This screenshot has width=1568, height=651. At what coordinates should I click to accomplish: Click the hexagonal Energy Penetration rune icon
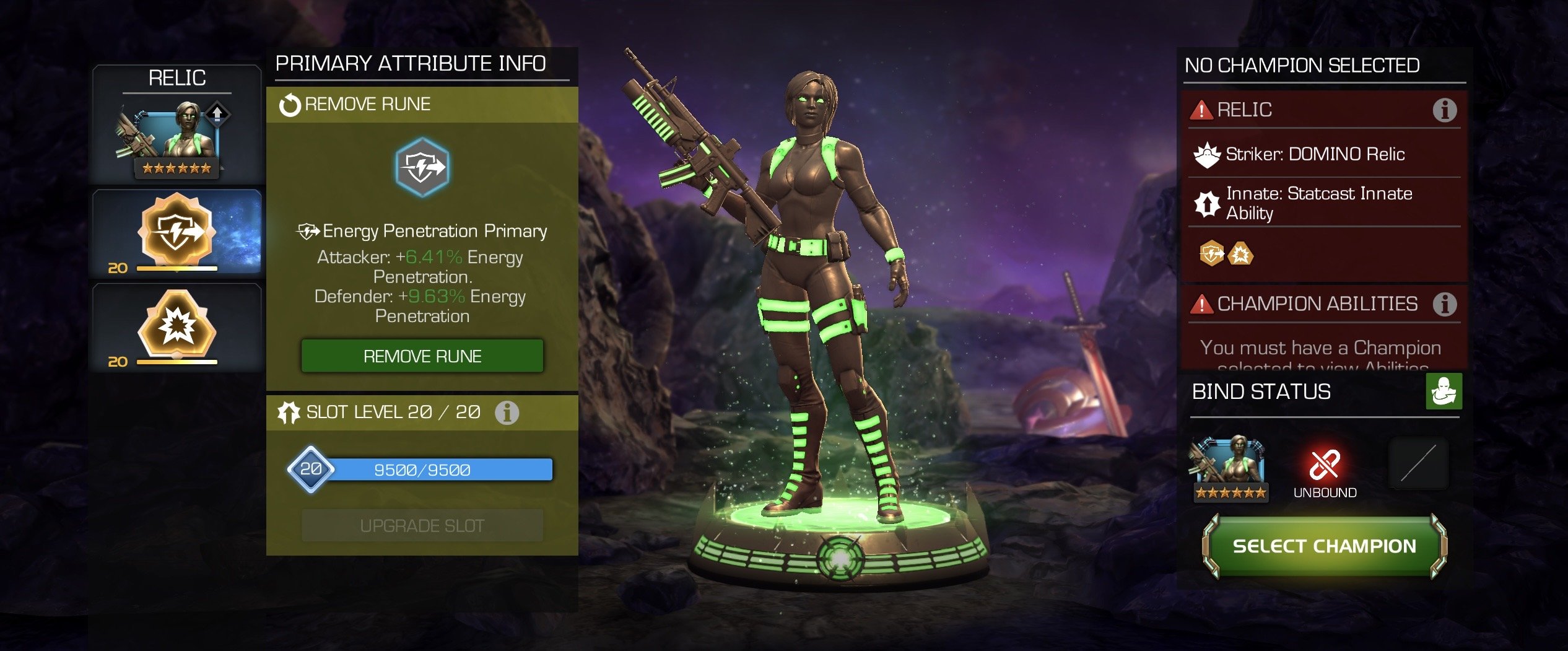(x=422, y=167)
